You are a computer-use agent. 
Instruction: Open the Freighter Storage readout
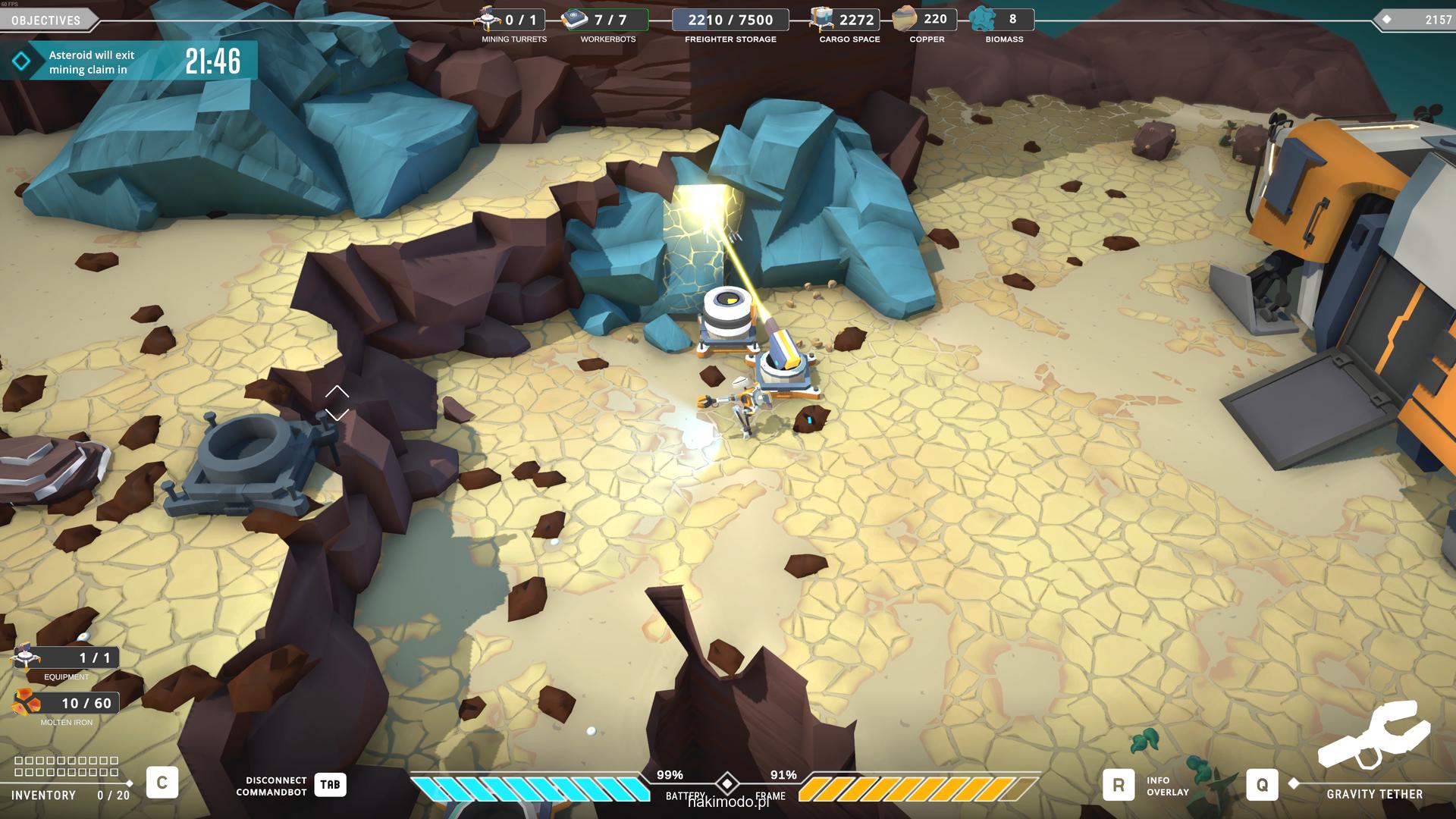click(730, 20)
